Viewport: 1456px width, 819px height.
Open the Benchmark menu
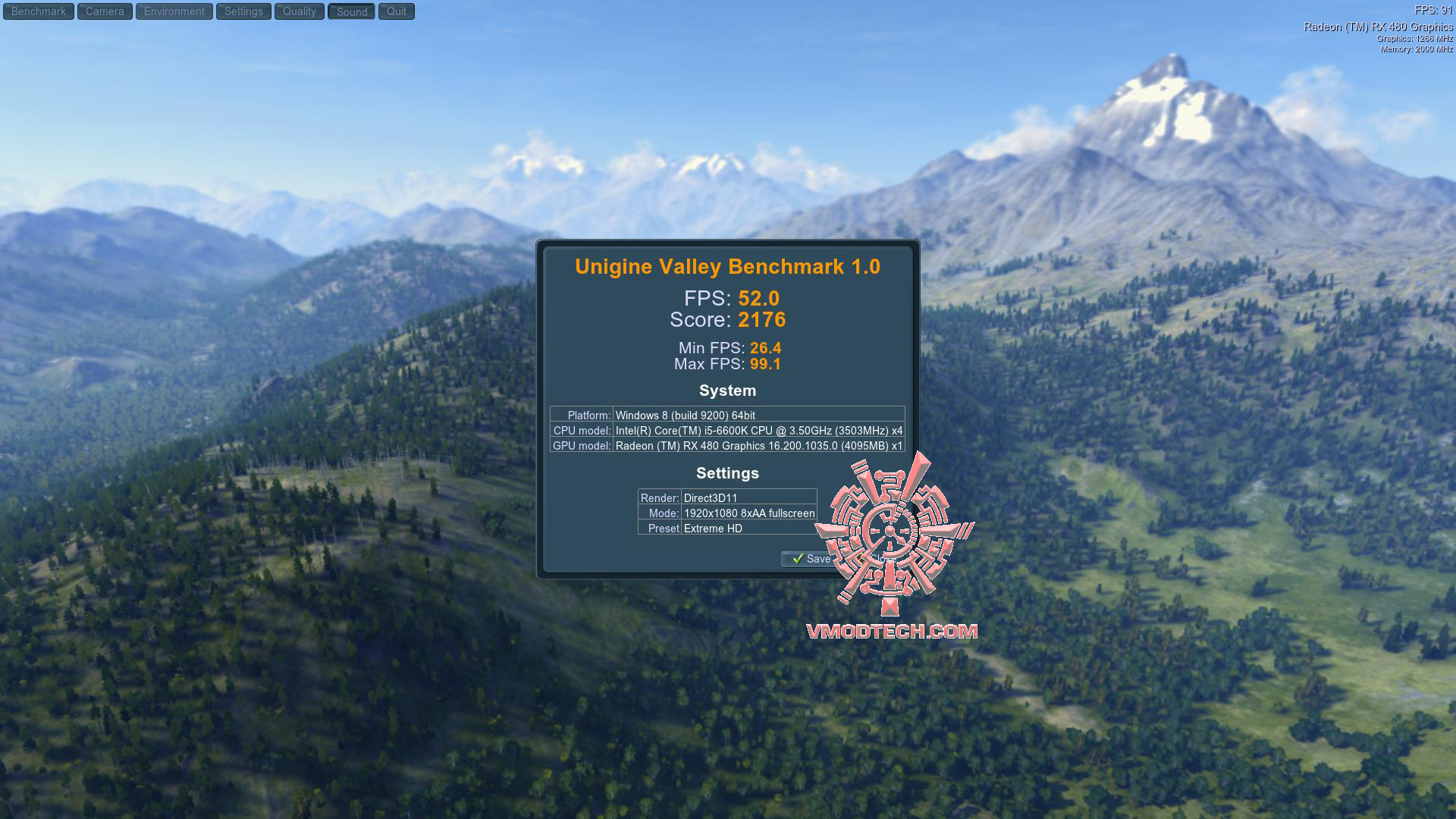[x=38, y=11]
